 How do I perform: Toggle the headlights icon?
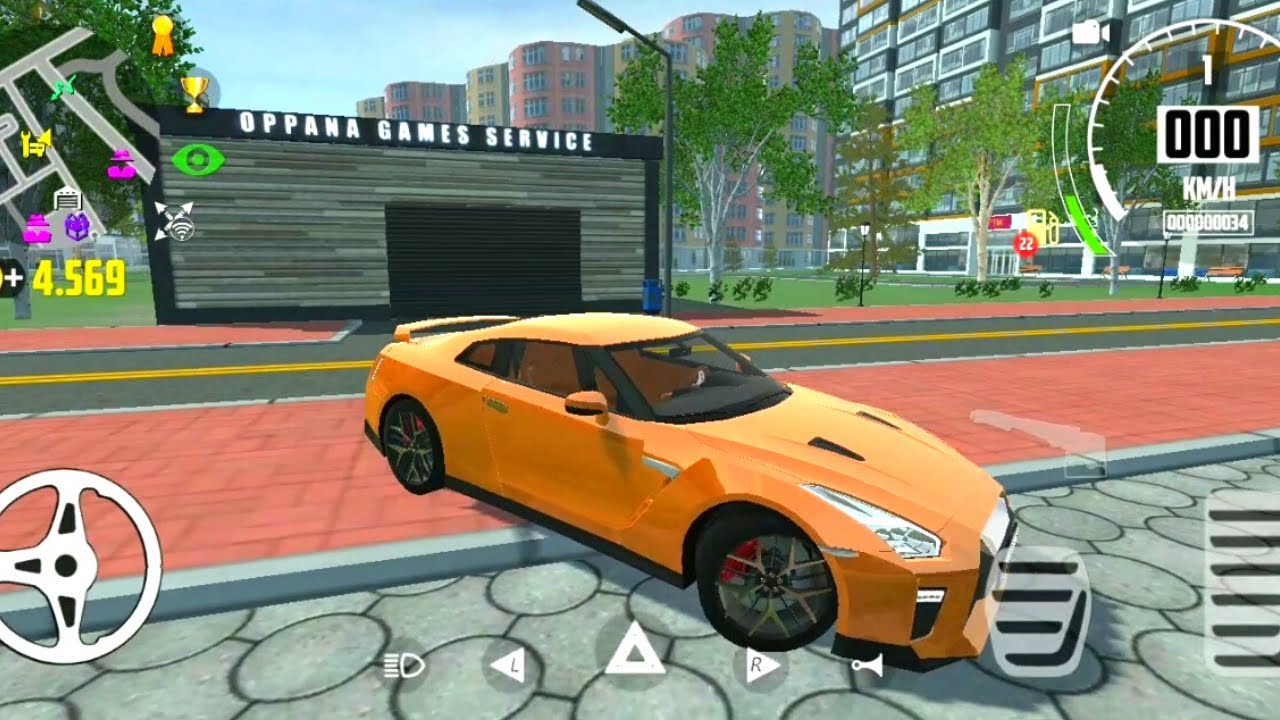tap(404, 667)
